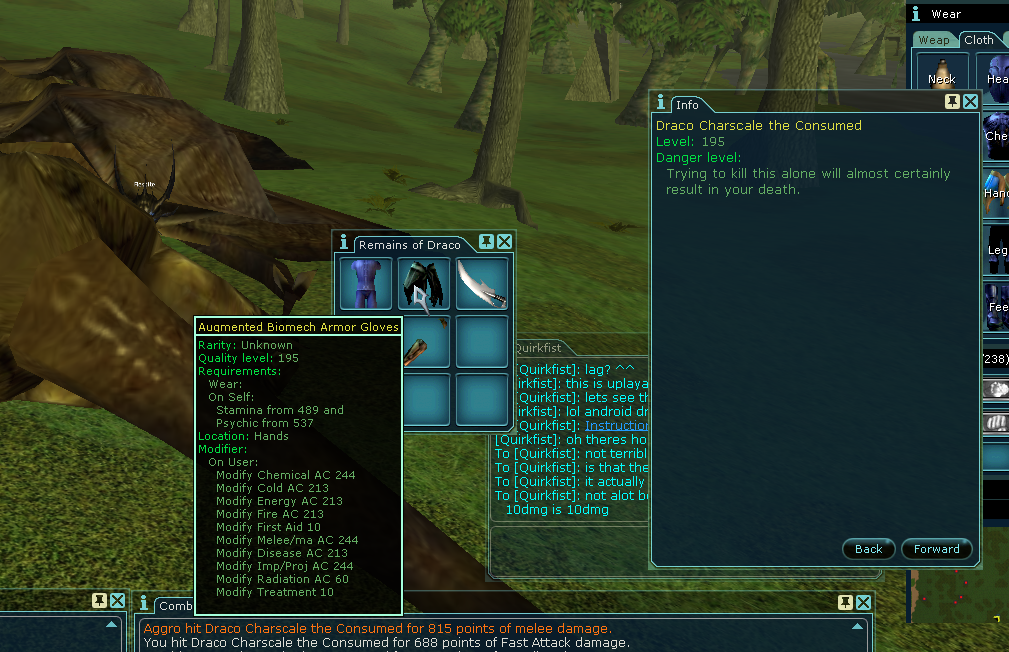
Task: Select the Cloth tab in Wear panel
Action: pyautogui.click(x=978, y=40)
